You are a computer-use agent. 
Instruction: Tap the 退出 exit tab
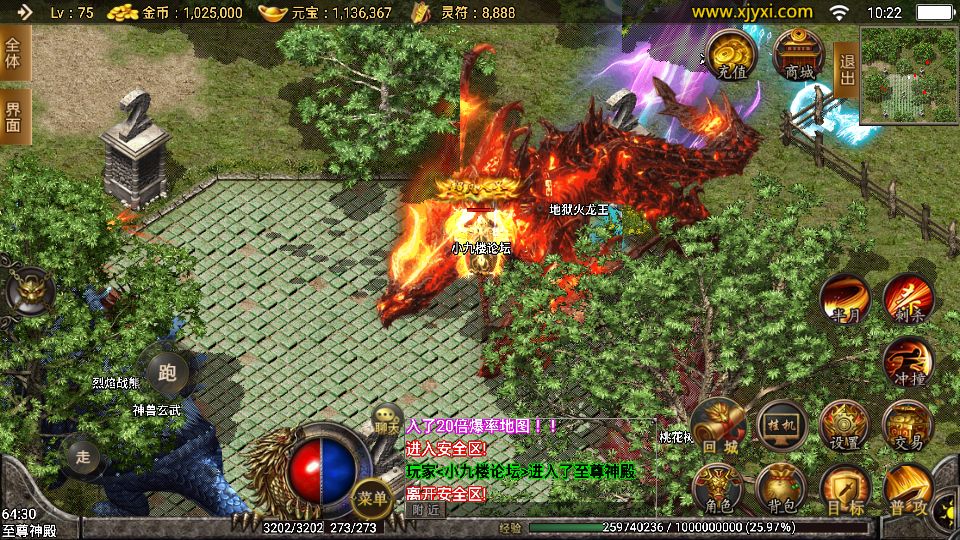(846, 71)
